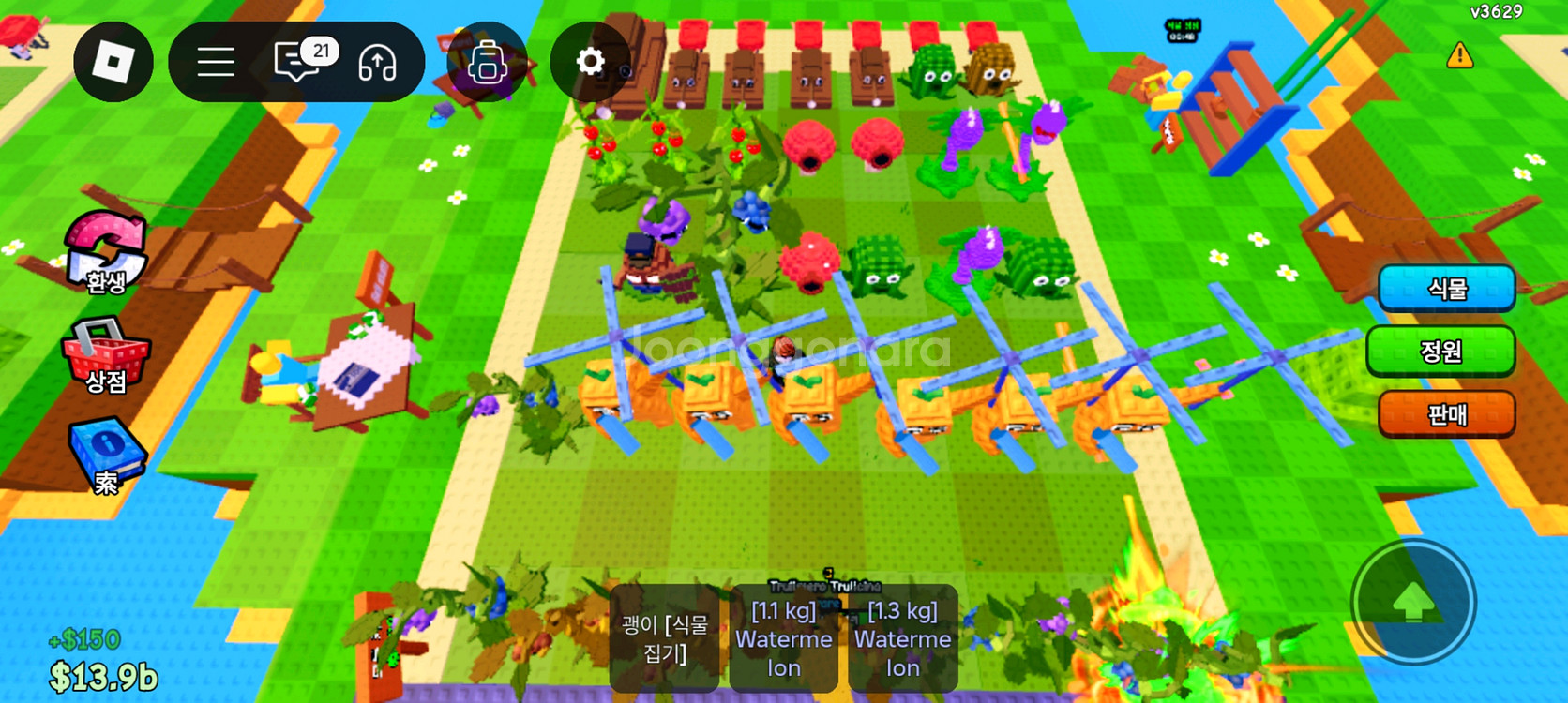The height and width of the screenshot is (703, 1568).
Task: Tap the 환생 rebirth button
Action: click(106, 253)
